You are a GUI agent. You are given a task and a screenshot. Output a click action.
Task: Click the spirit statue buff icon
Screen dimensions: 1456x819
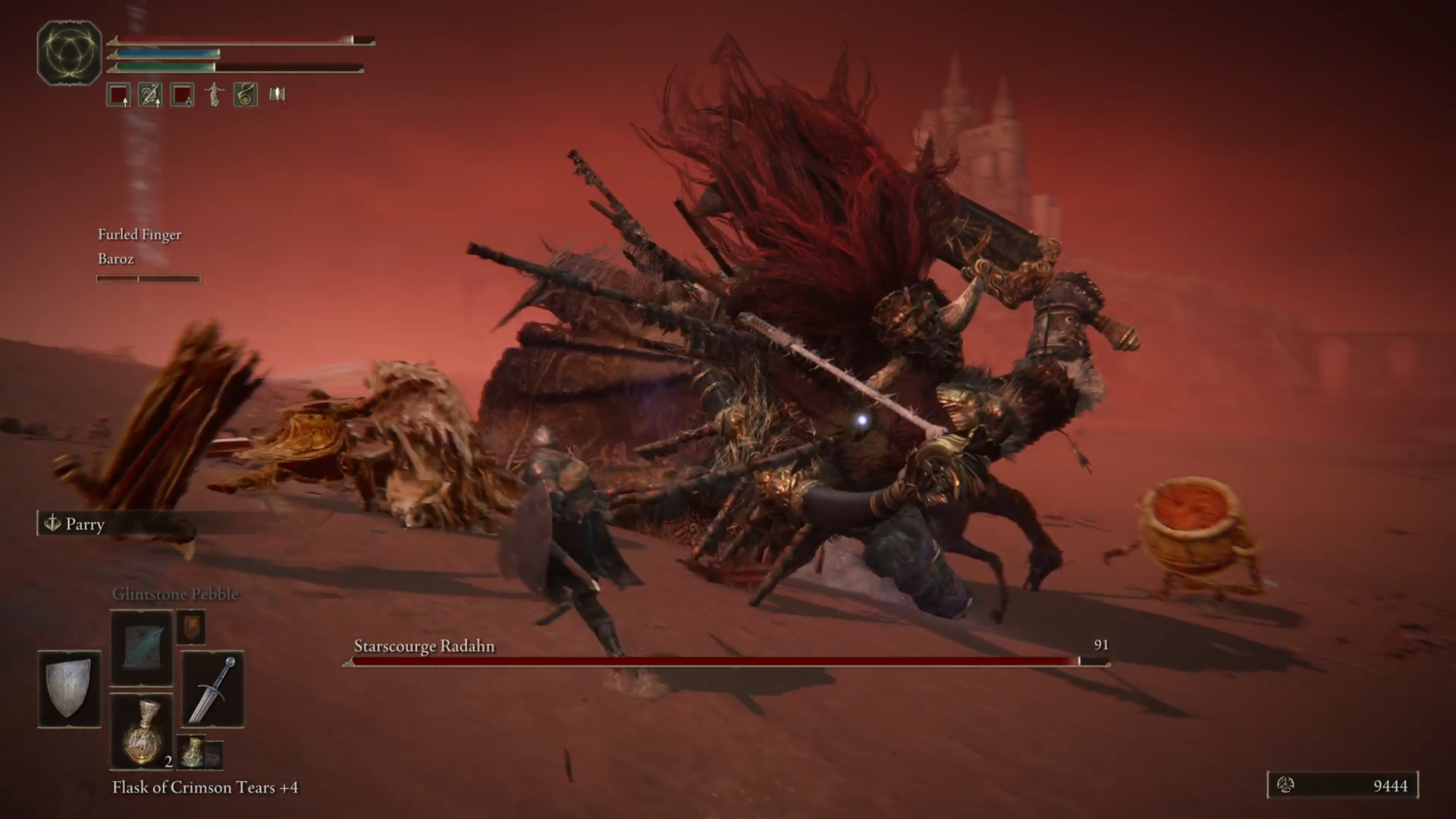coord(213,95)
